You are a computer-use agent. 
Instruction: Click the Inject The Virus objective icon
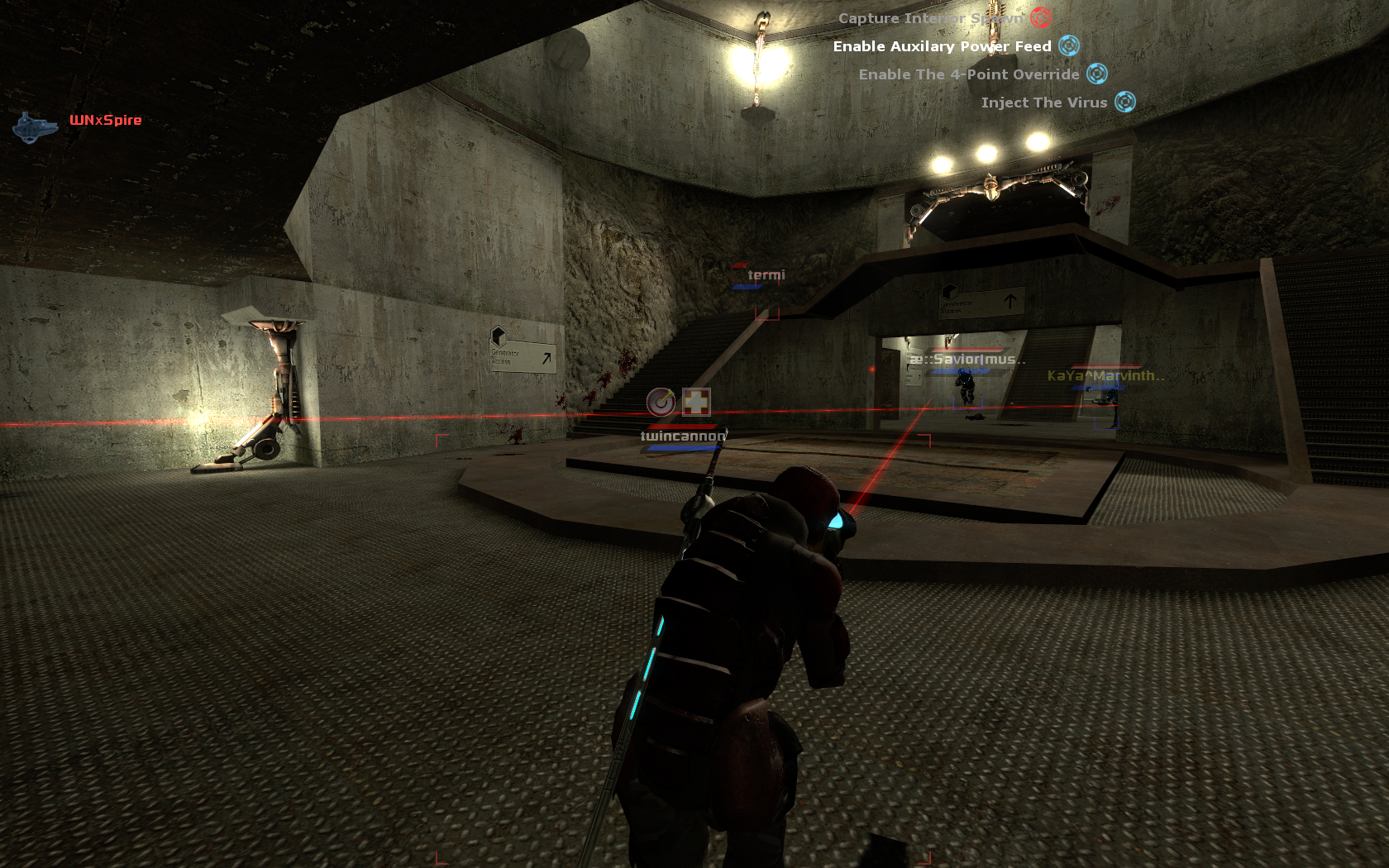(1123, 102)
